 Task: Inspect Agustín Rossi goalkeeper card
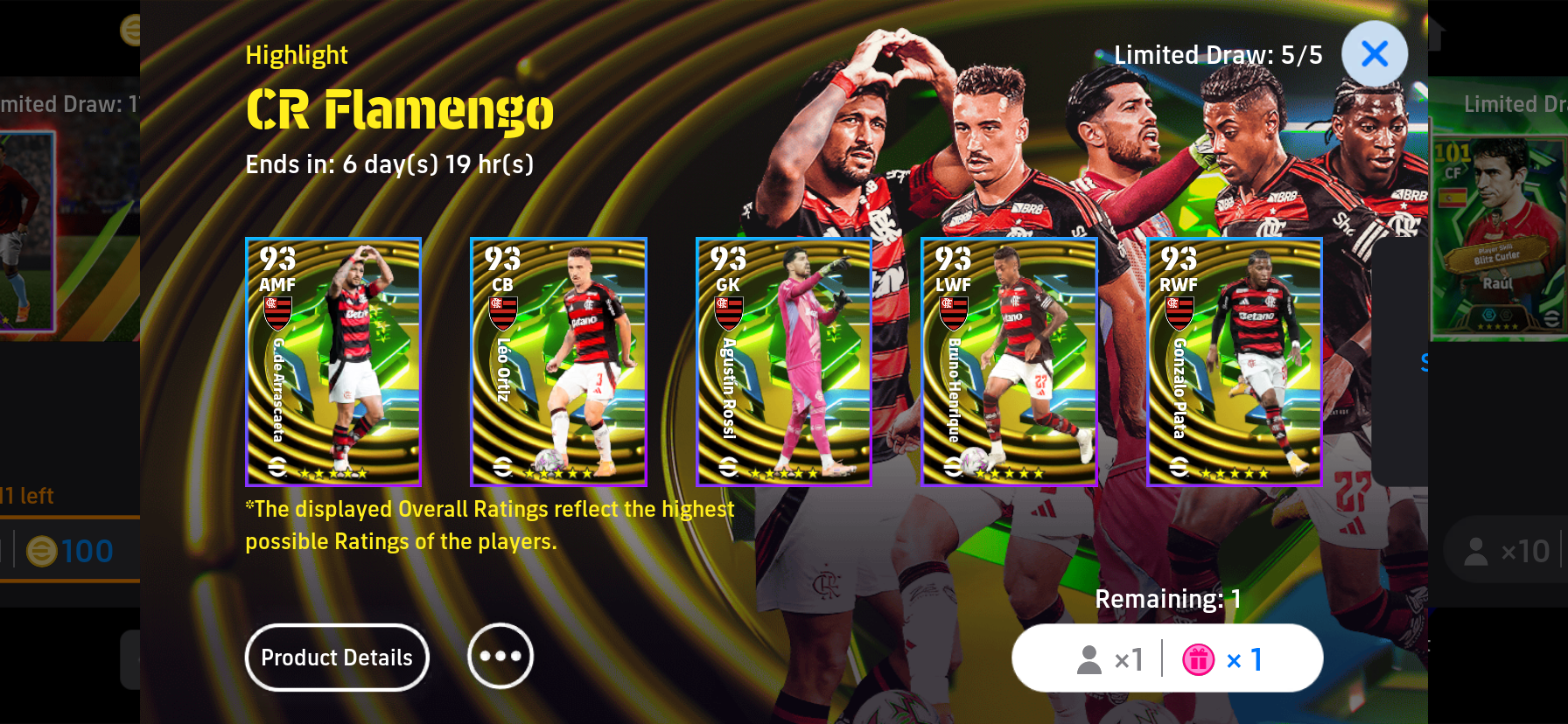(784, 361)
